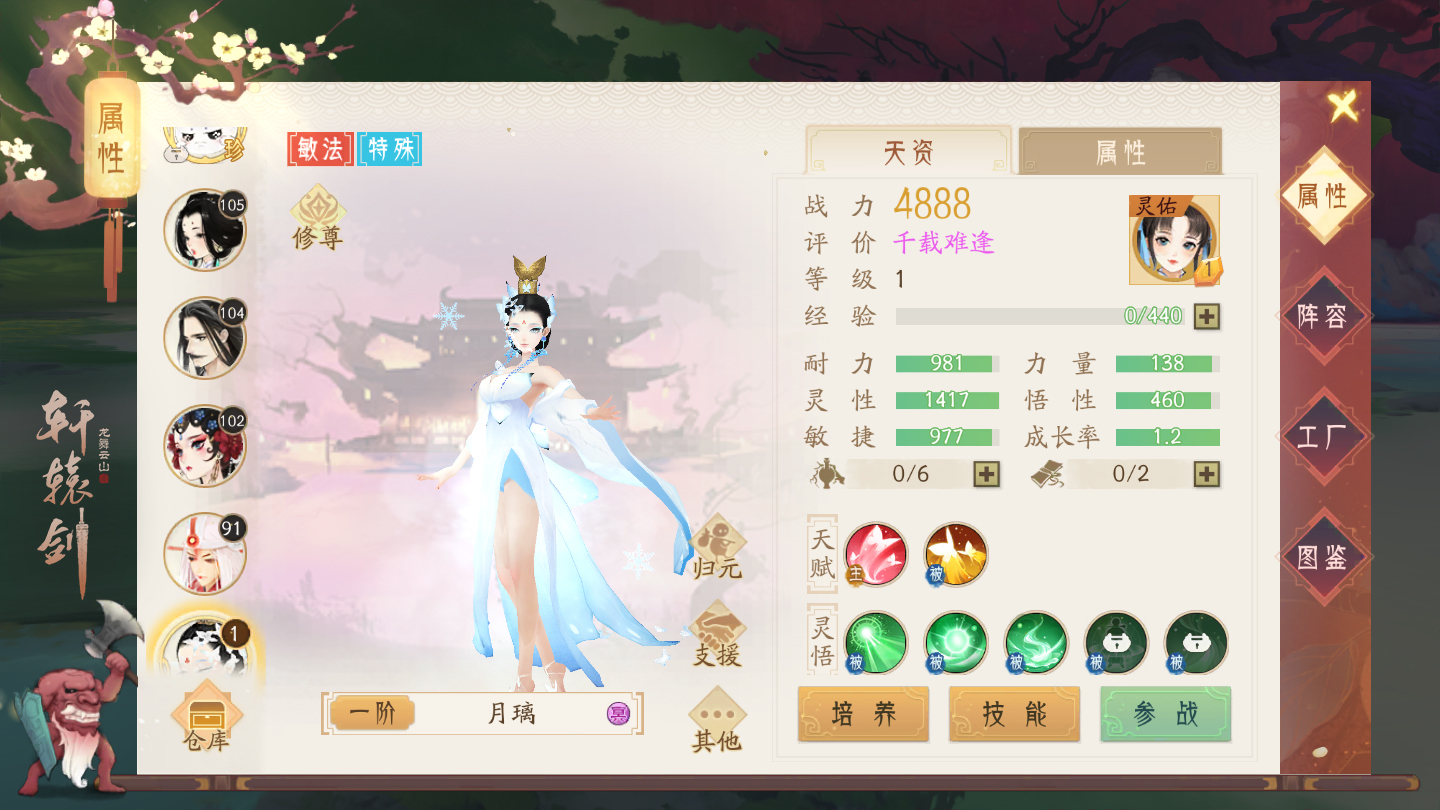
Task: Select the white-haired level 91 portrait
Action: point(204,553)
